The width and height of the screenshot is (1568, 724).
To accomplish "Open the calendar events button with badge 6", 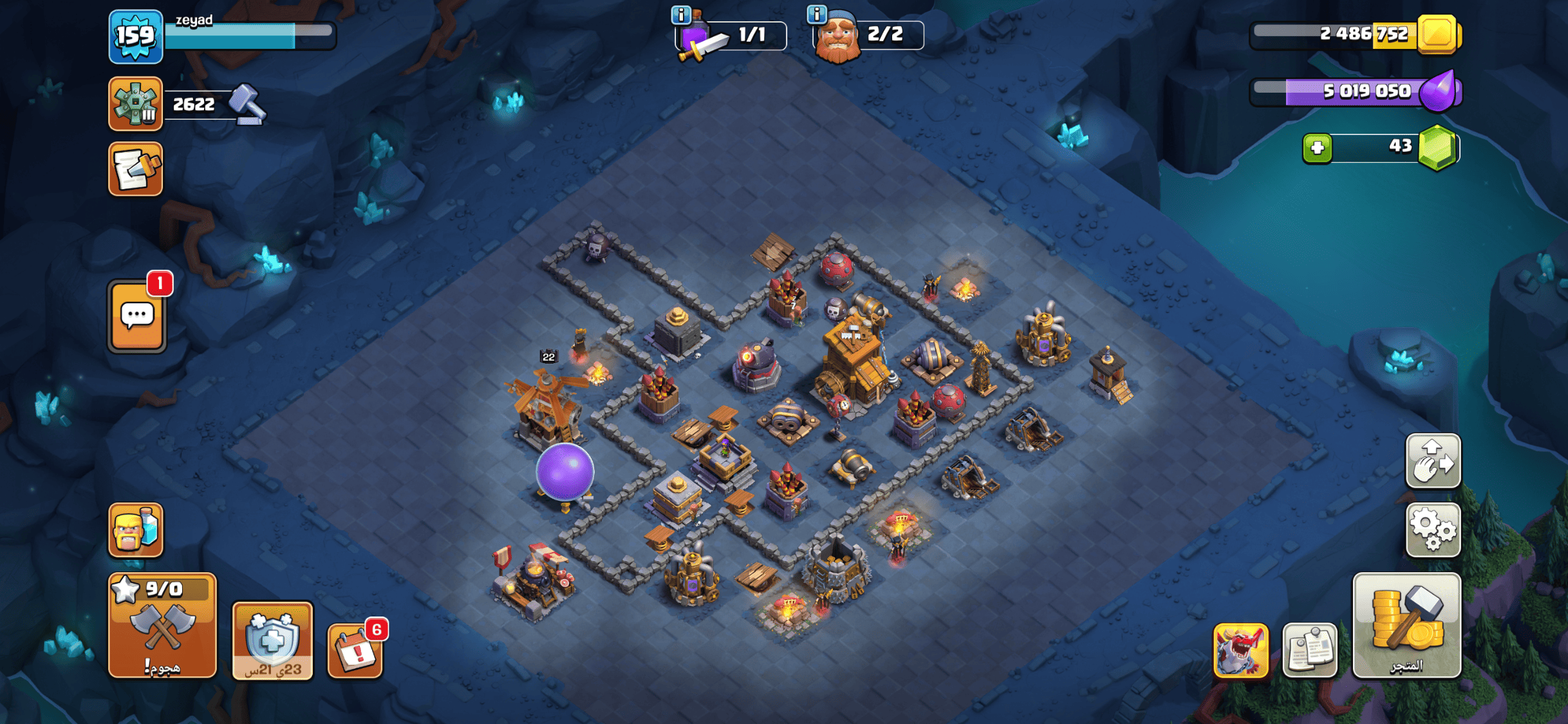I will pos(355,651).
